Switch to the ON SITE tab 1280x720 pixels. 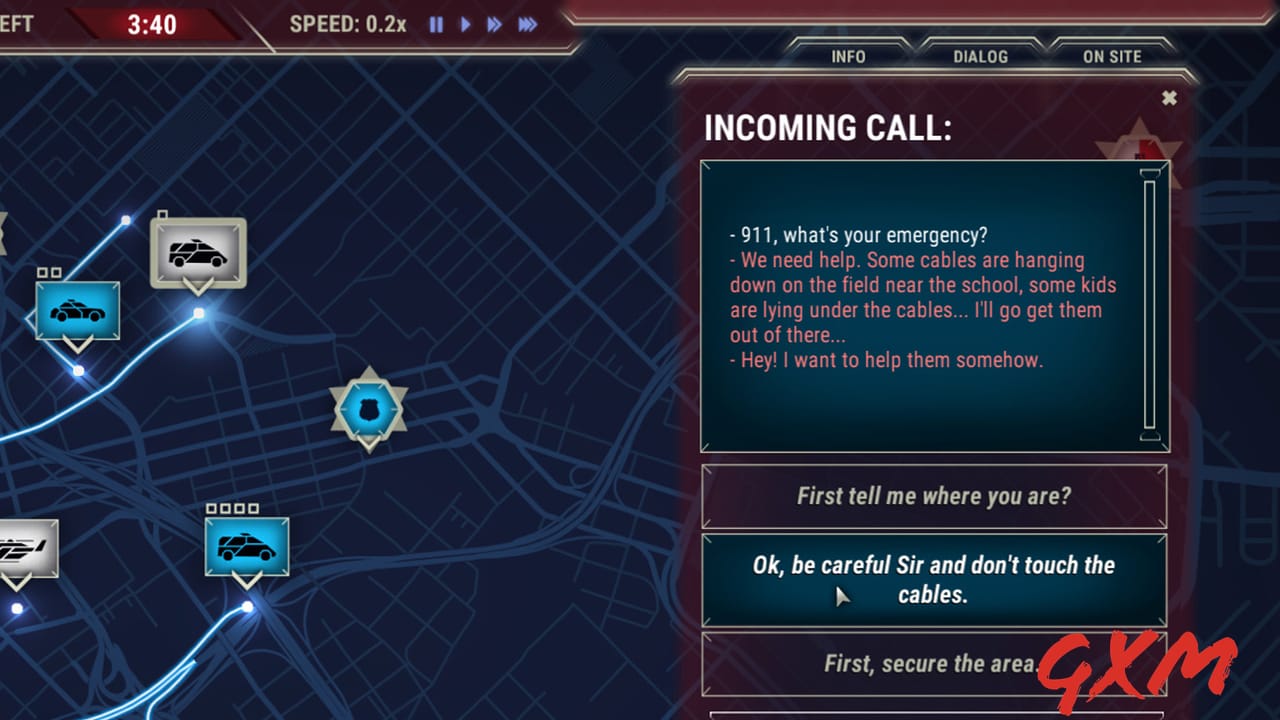[1112, 57]
